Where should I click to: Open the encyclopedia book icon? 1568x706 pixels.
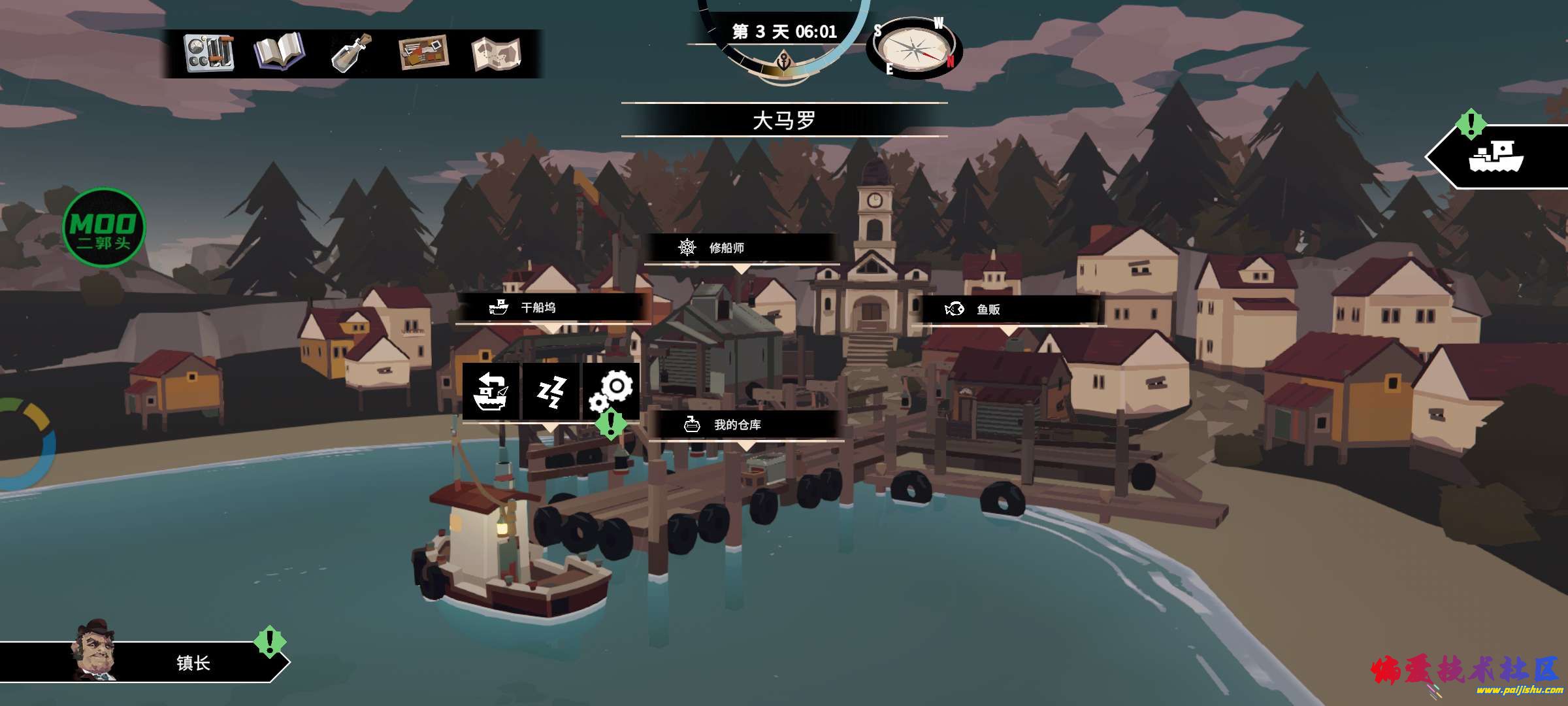[279, 53]
